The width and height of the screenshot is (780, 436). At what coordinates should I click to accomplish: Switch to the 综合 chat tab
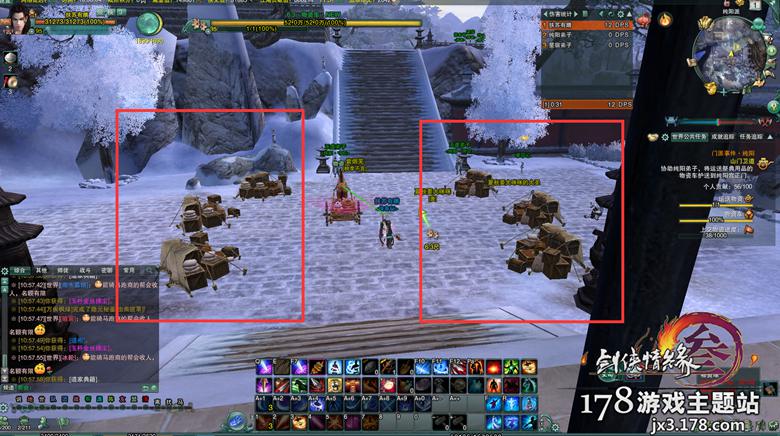[20, 270]
